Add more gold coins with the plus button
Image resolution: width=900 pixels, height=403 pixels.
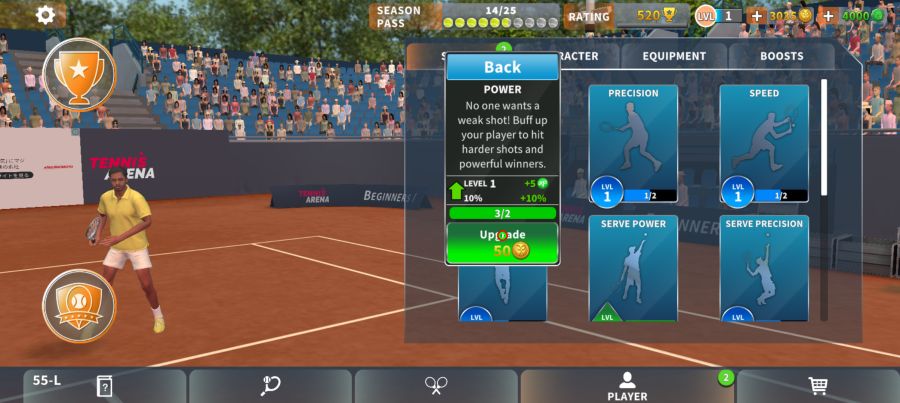[756, 16]
